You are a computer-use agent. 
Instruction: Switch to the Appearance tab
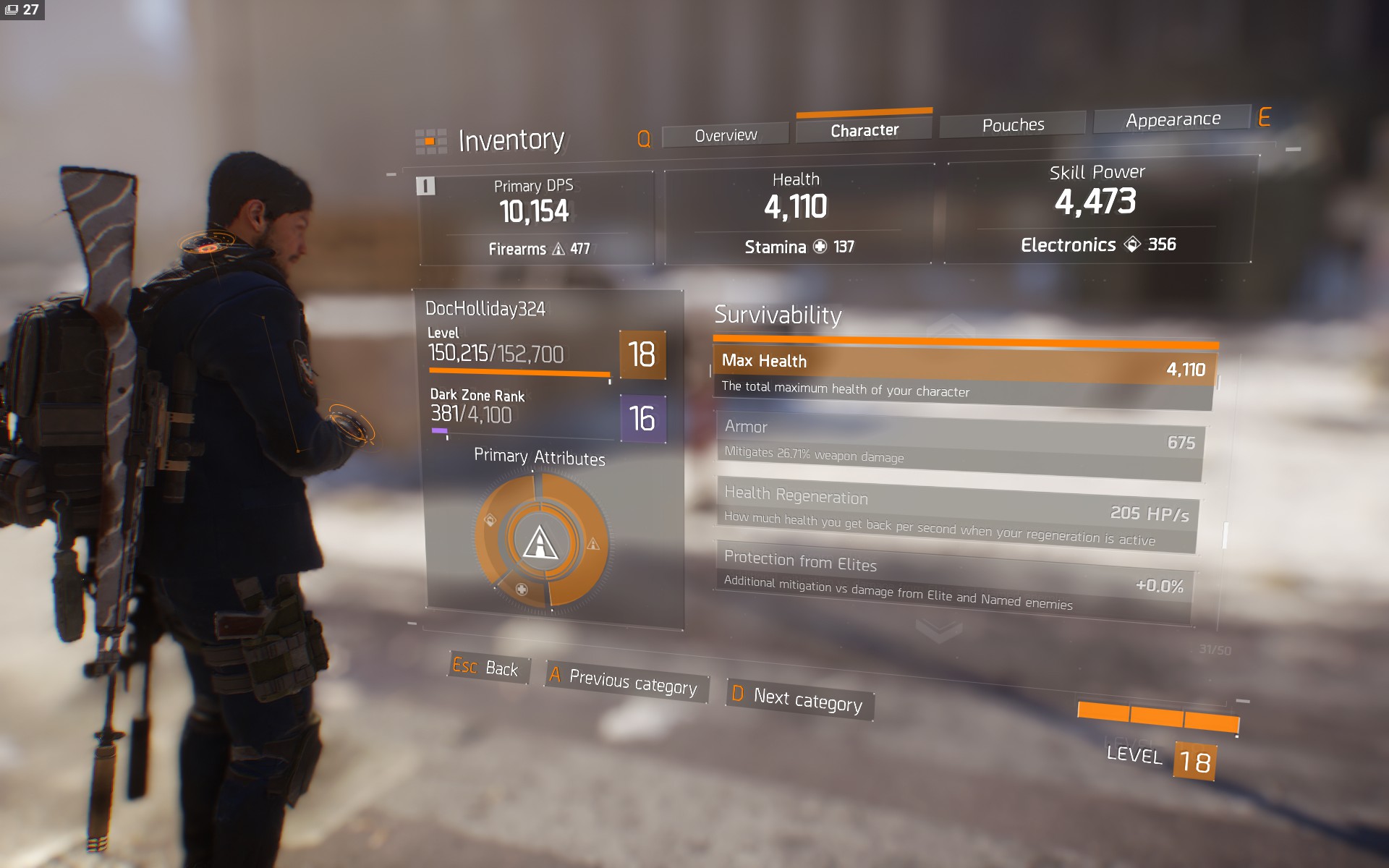click(1172, 118)
